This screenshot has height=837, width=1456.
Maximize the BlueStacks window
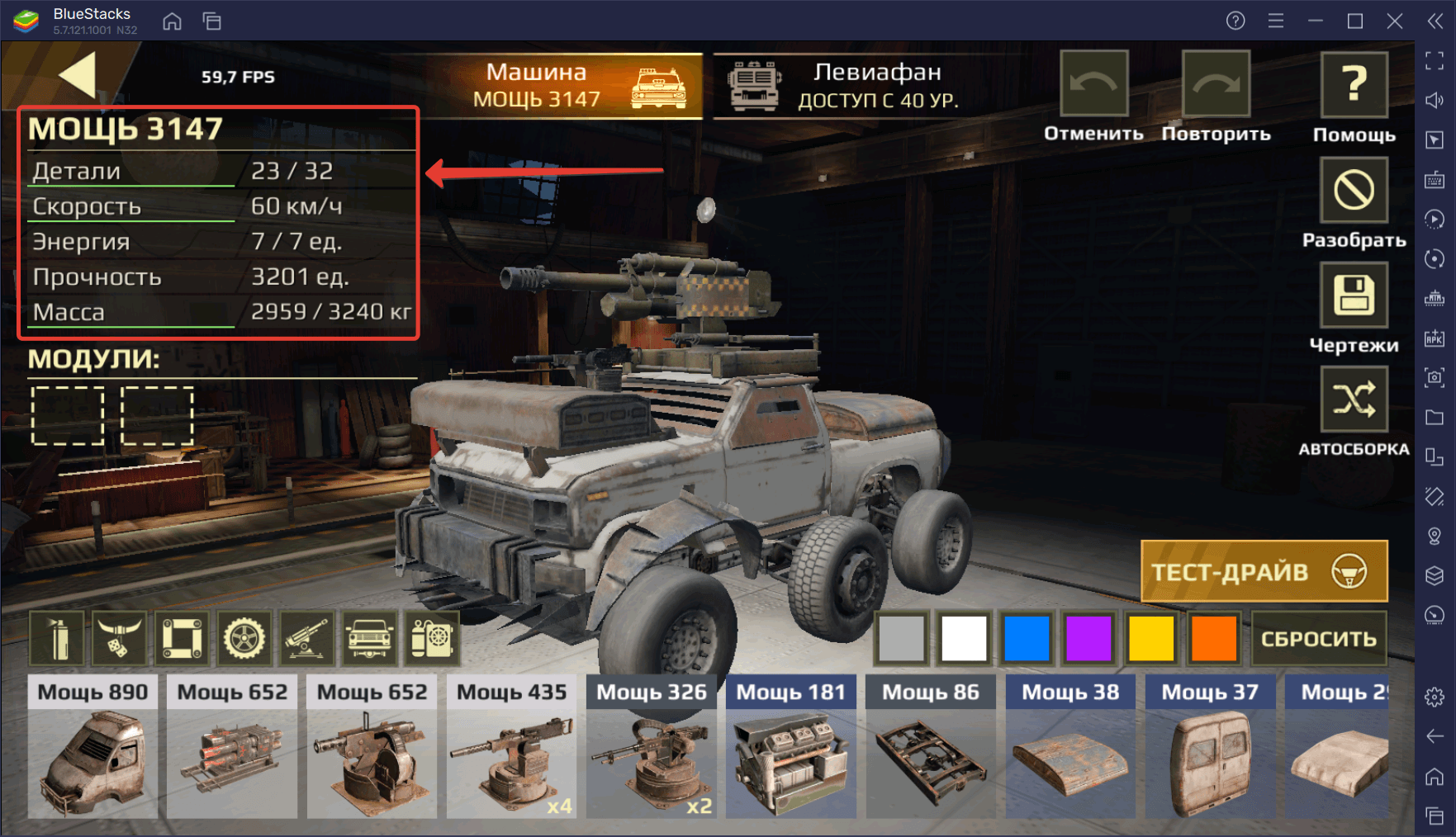pos(1355,21)
